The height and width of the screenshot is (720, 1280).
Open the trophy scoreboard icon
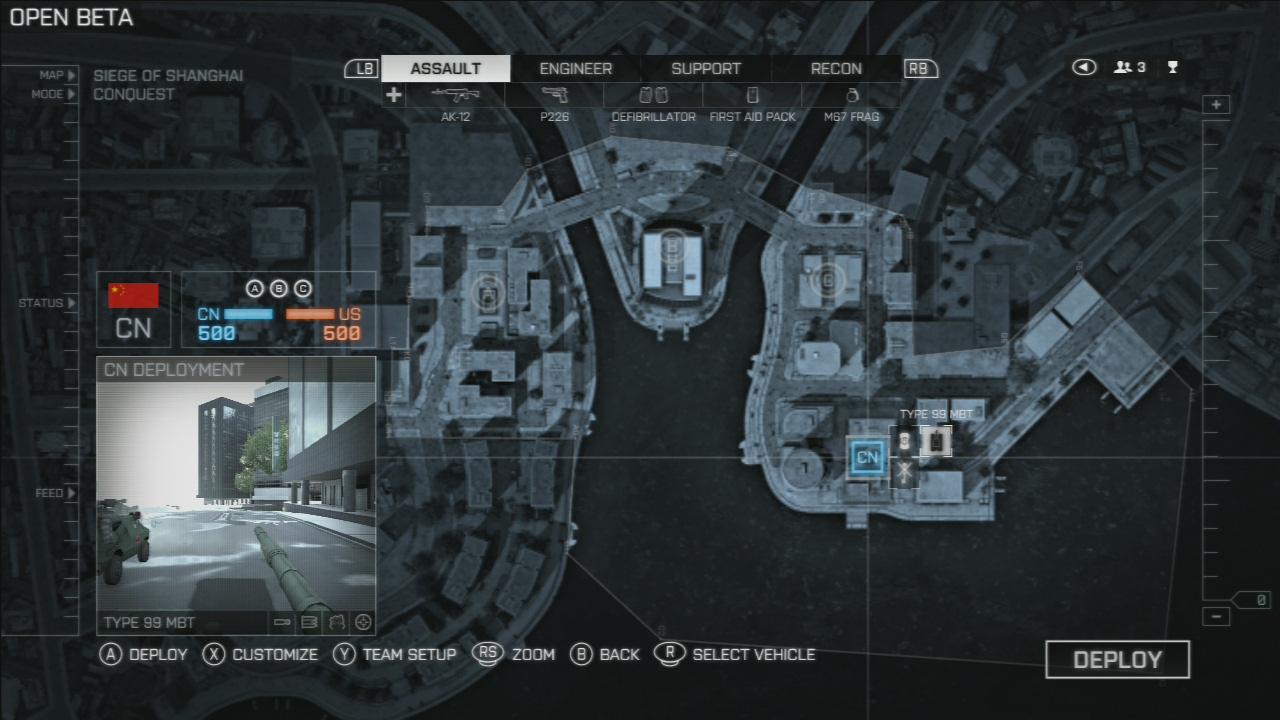point(1173,68)
